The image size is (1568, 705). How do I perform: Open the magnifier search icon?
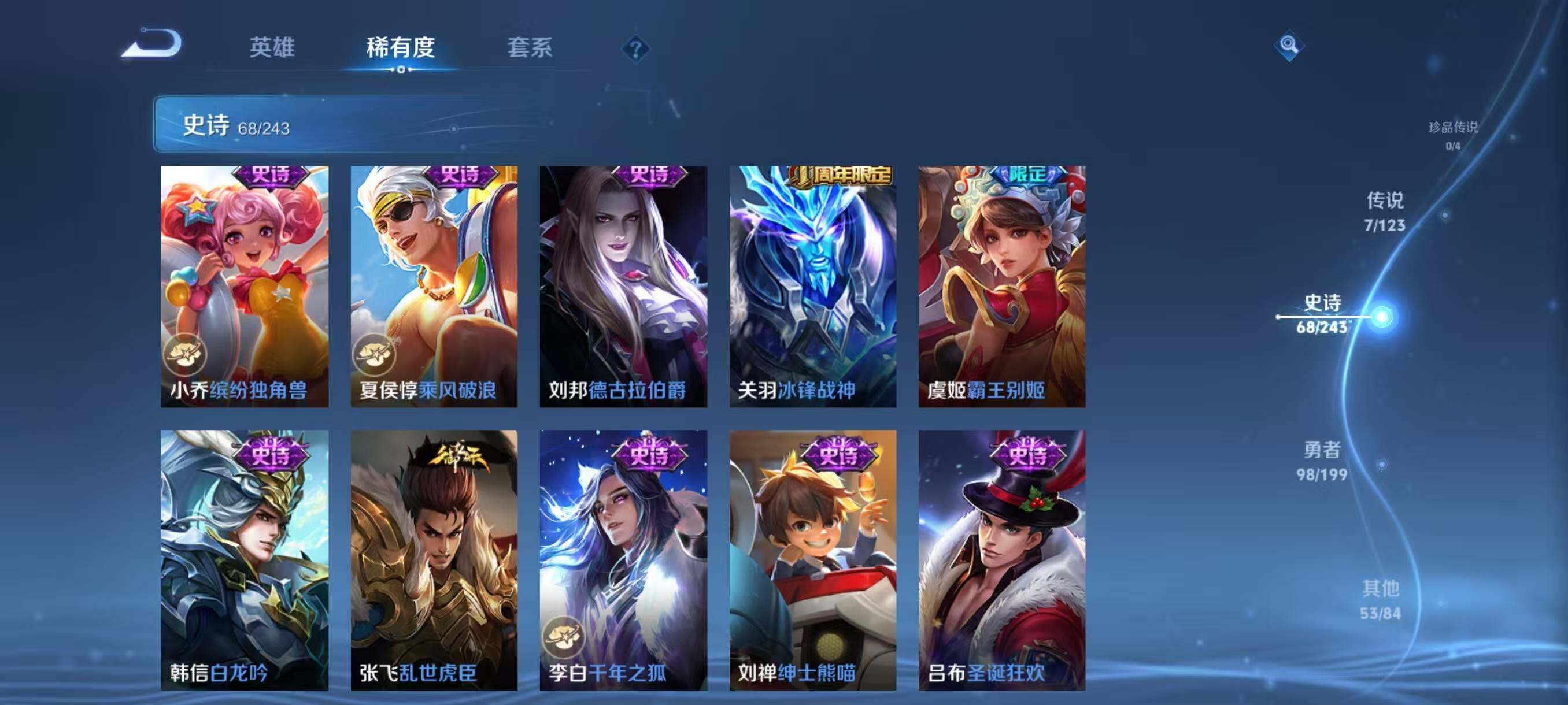tap(1288, 45)
